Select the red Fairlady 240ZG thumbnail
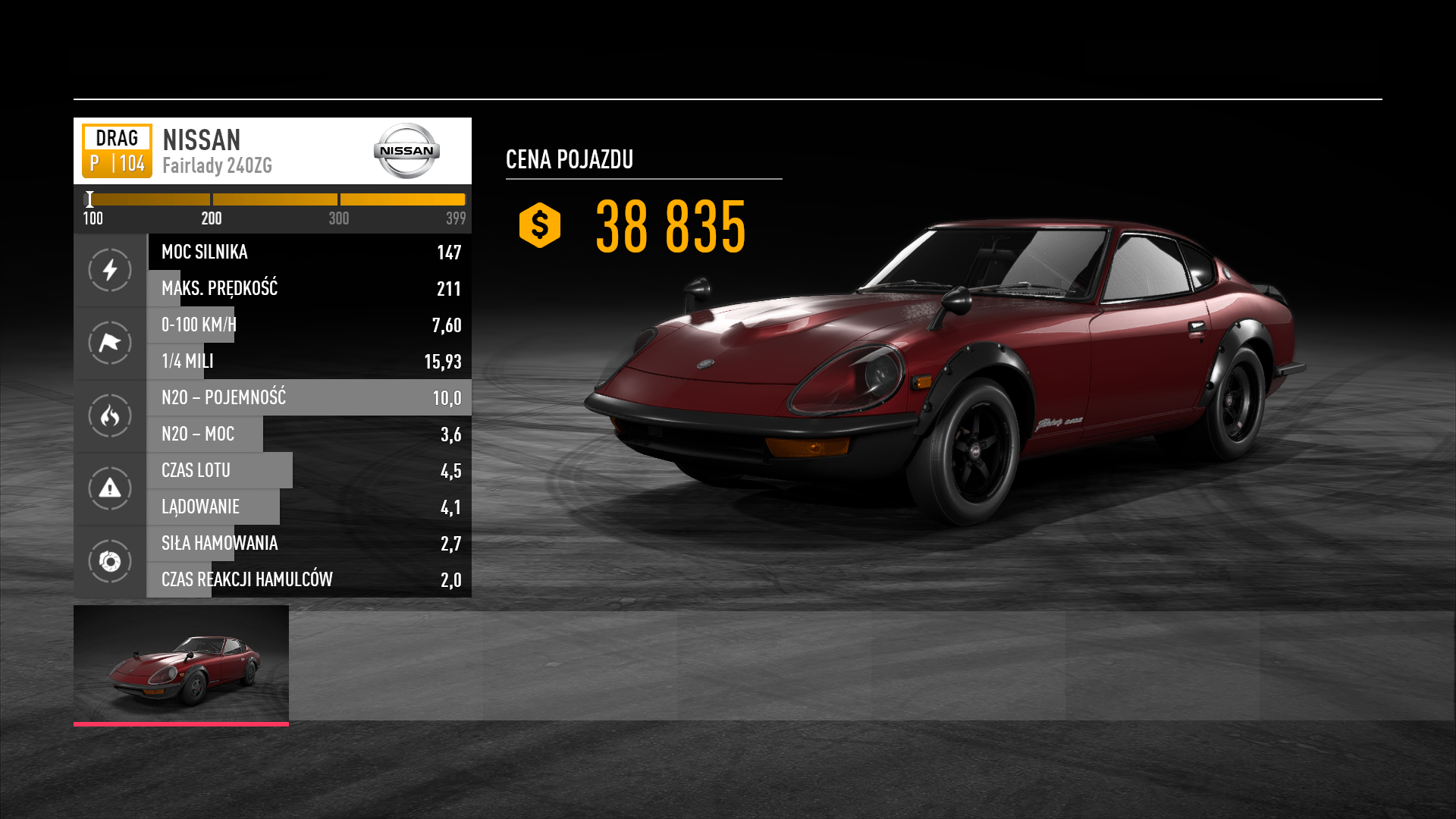This screenshot has width=1456, height=819. [181, 664]
